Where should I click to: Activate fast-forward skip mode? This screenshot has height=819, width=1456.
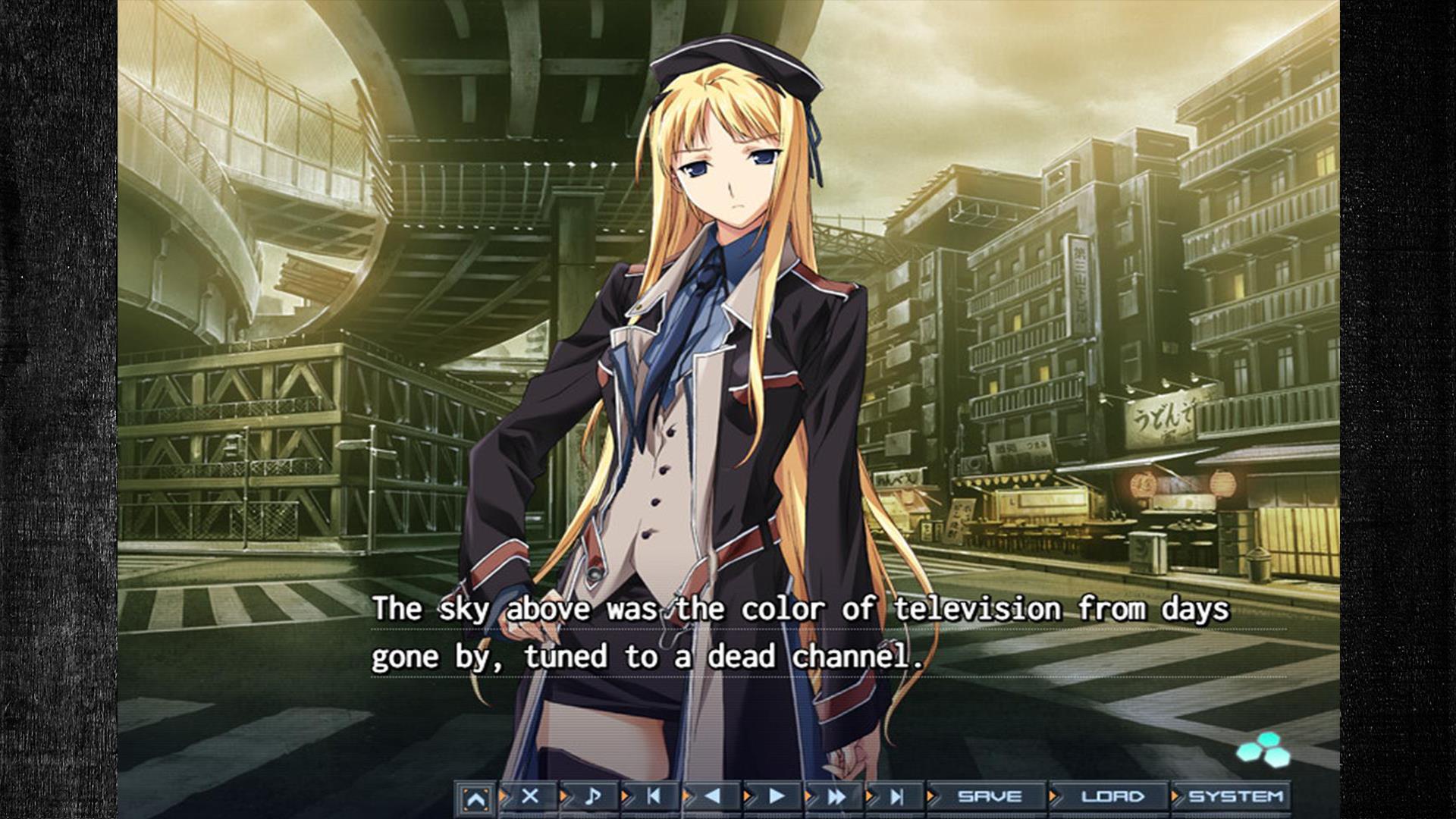pyautogui.click(x=836, y=796)
